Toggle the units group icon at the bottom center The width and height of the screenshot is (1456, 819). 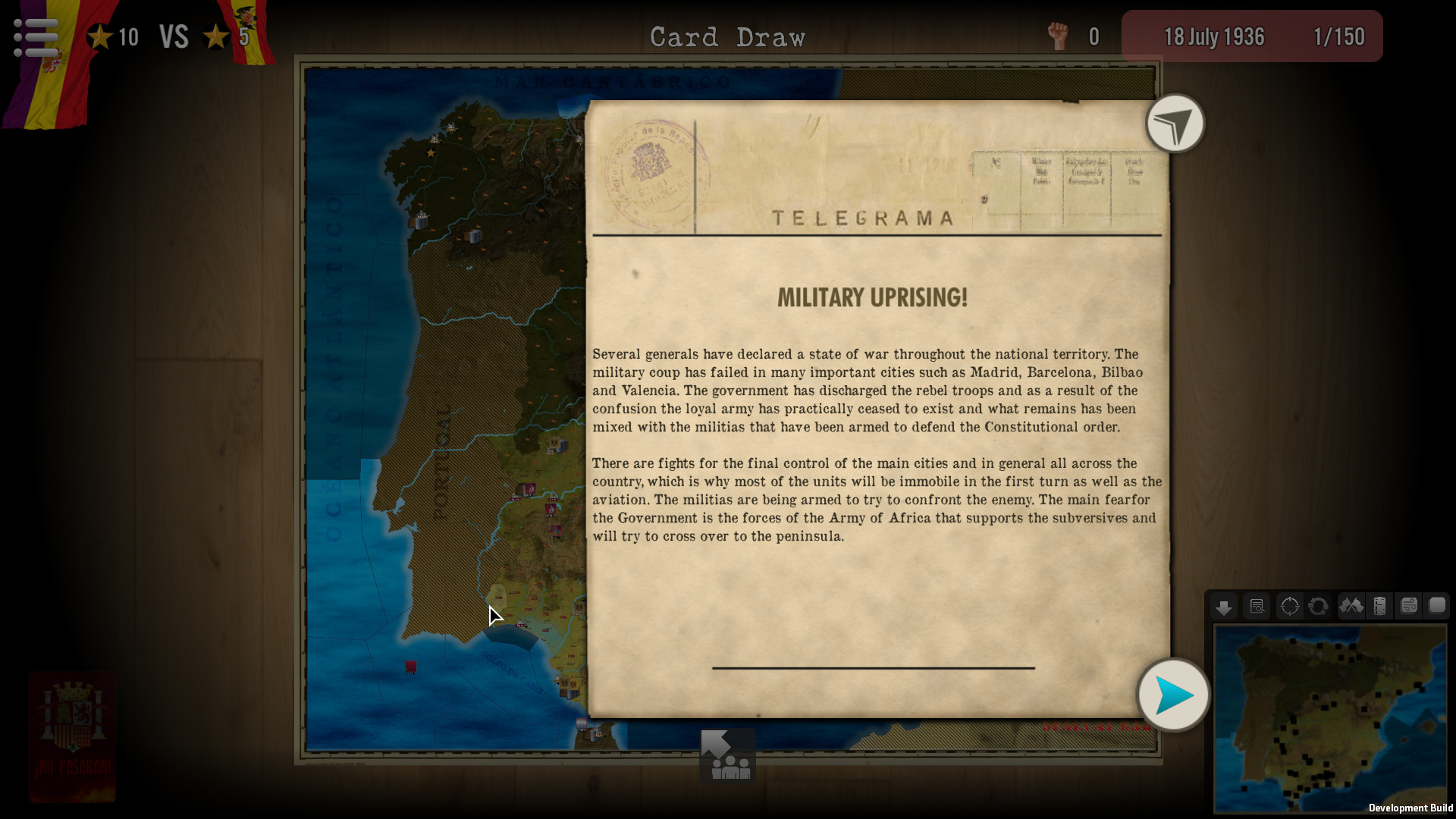pos(727,755)
